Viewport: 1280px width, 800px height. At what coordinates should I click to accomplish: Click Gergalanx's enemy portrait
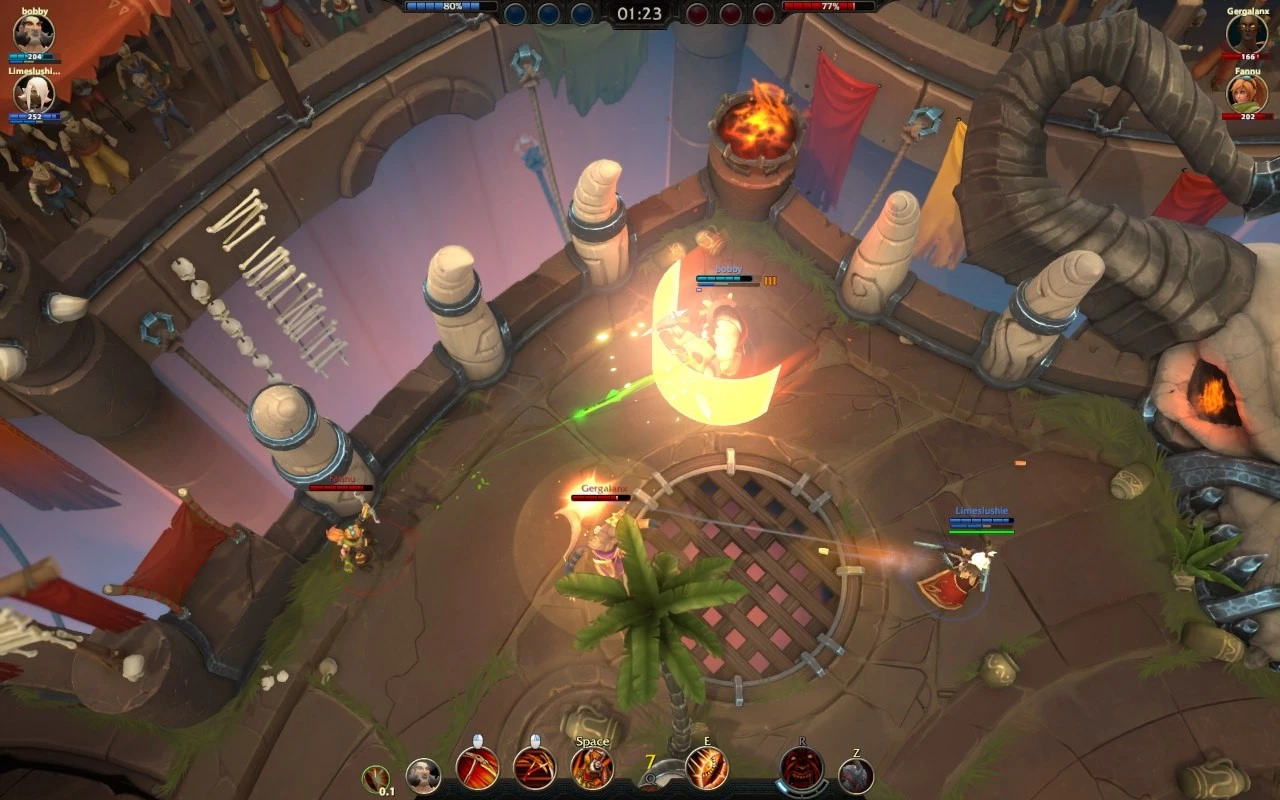tap(1246, 34)
